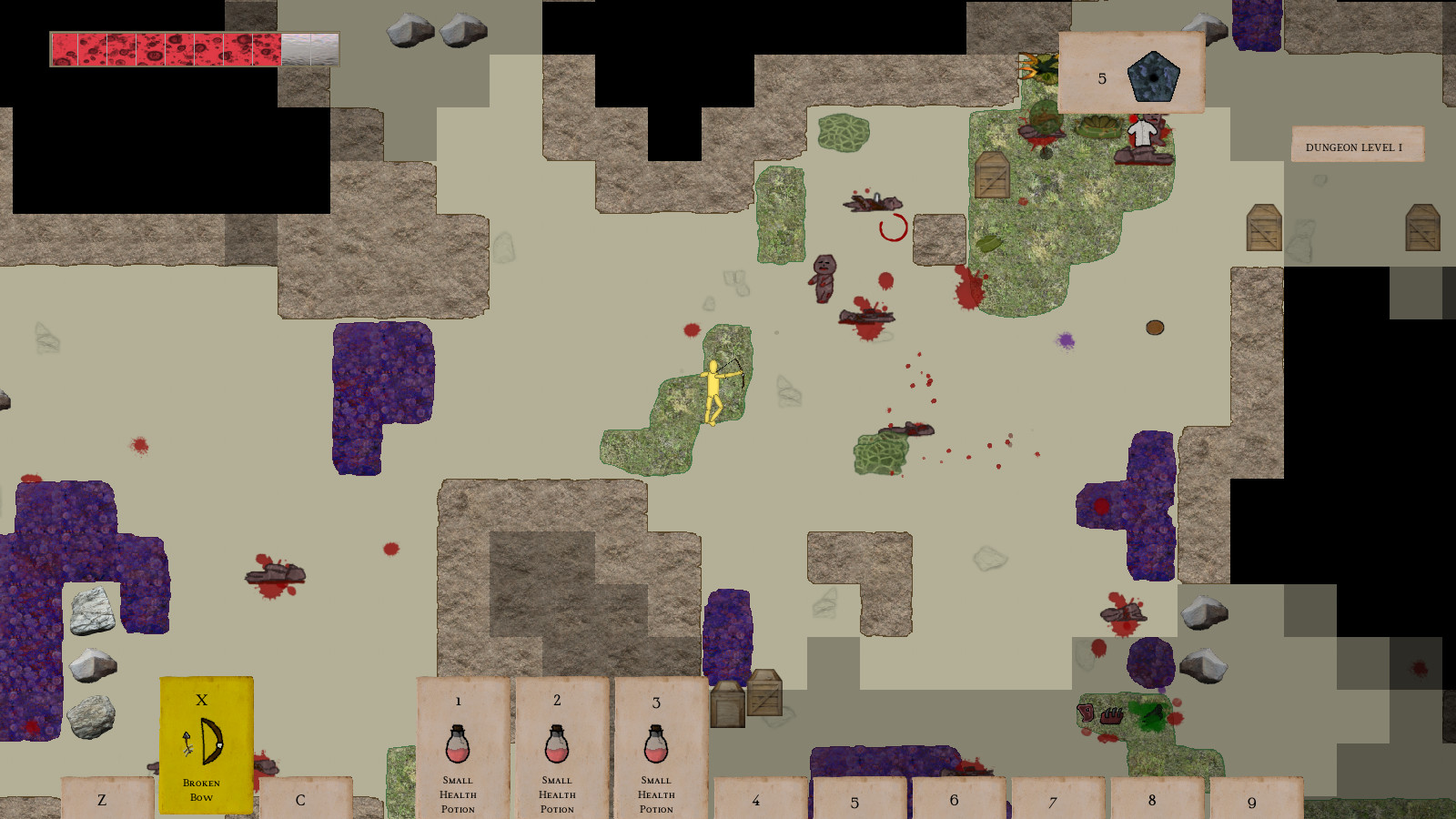The image size is (1456, 819).
Task: Use the Small Health Potion in slot 2
Action: click(556, 751)
